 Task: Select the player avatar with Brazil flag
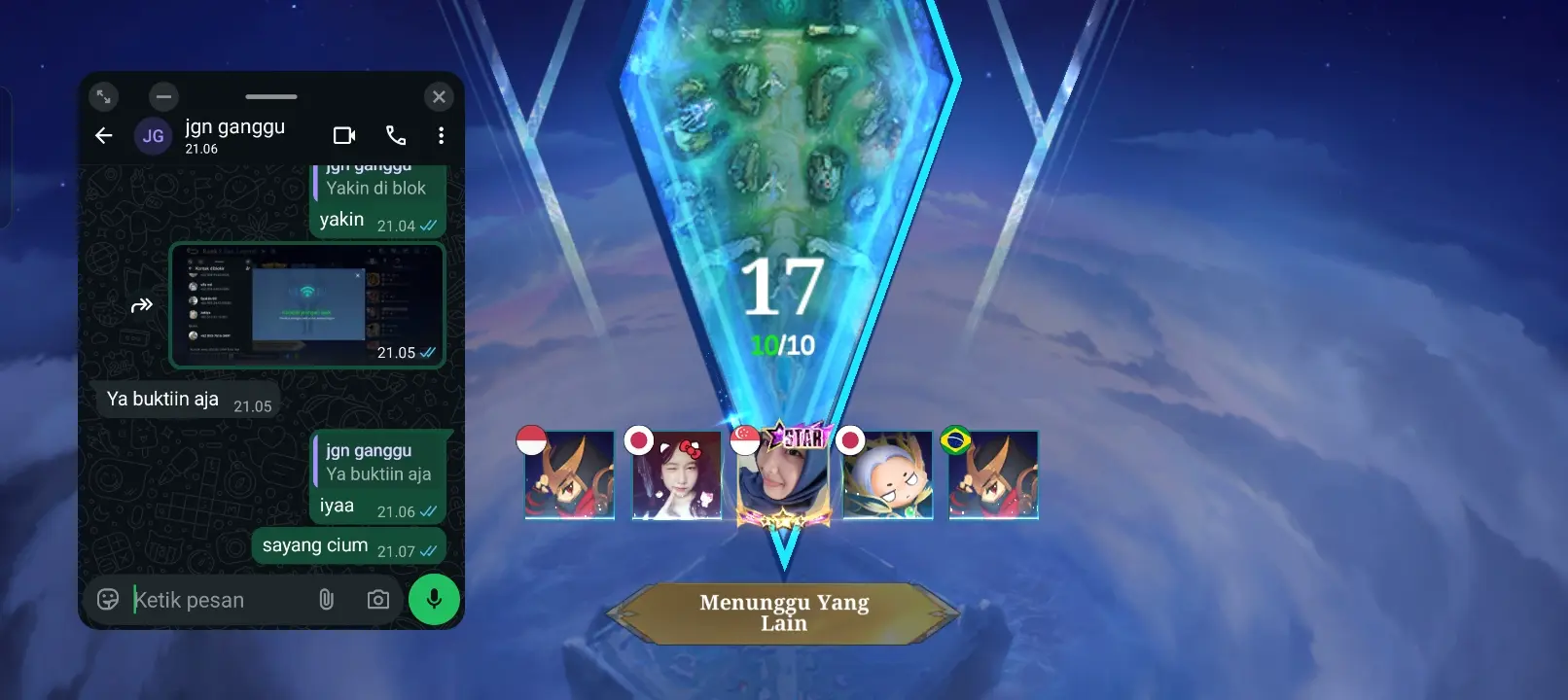pos(993,475)
